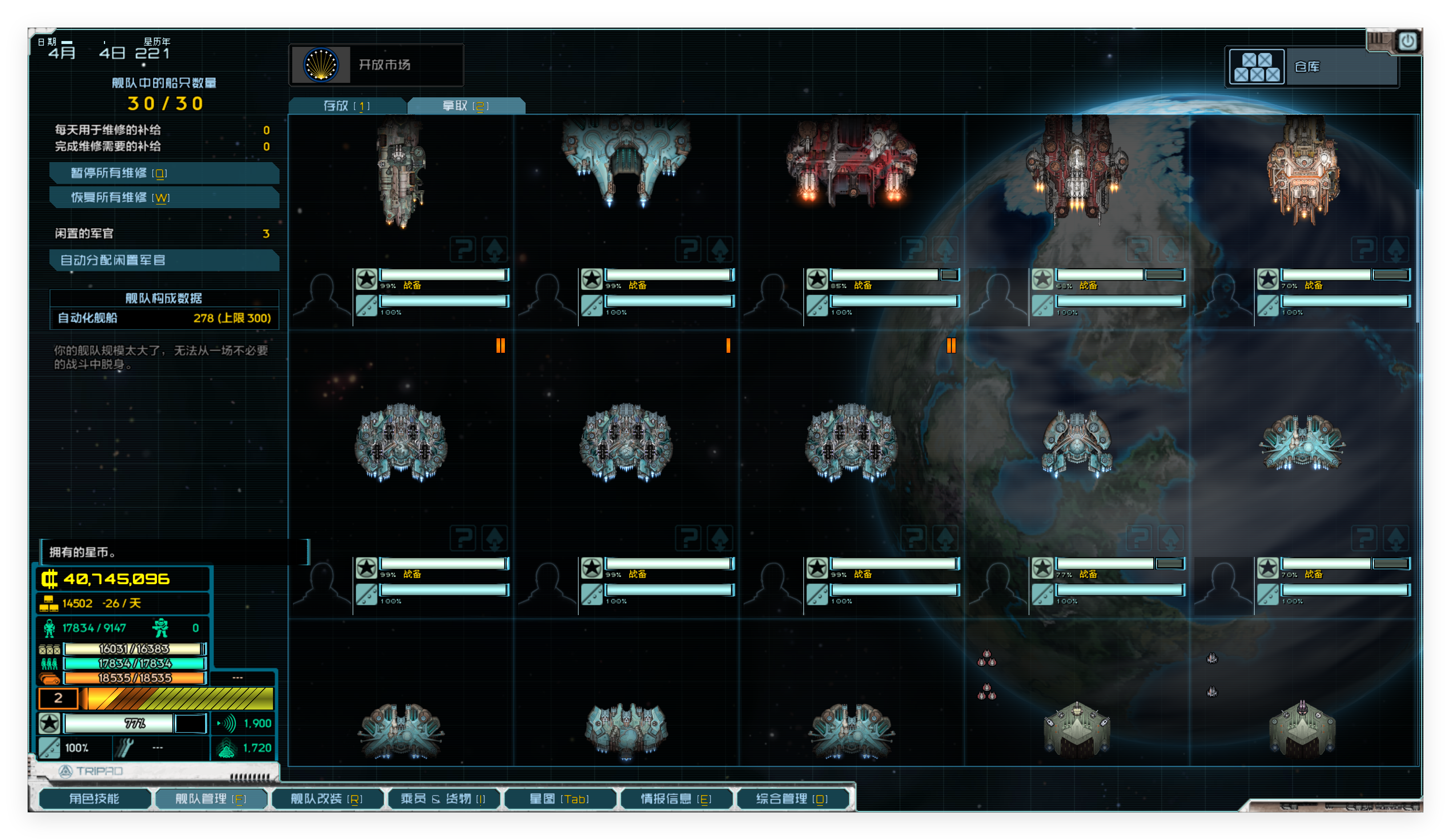
Task: View 情报信息 tab
Action: pyautogui.click(x=676, y=799)
